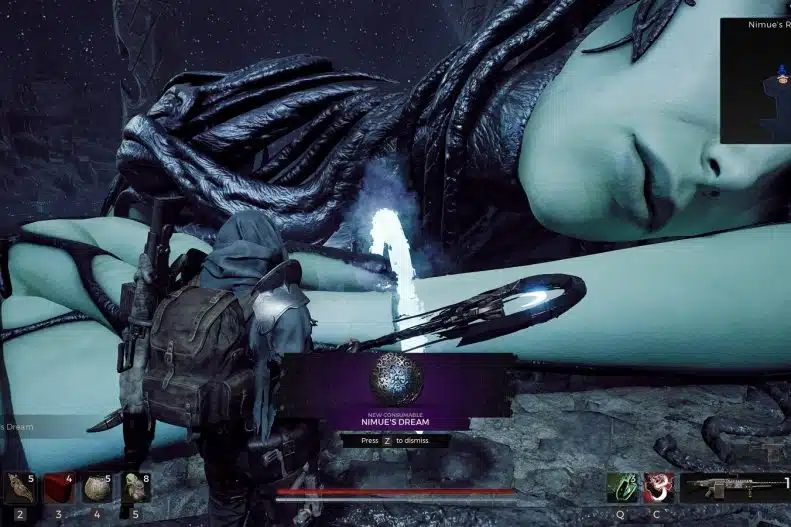
Task: Click the Nimue's Dream orb icon
Action: click(396, 379)
